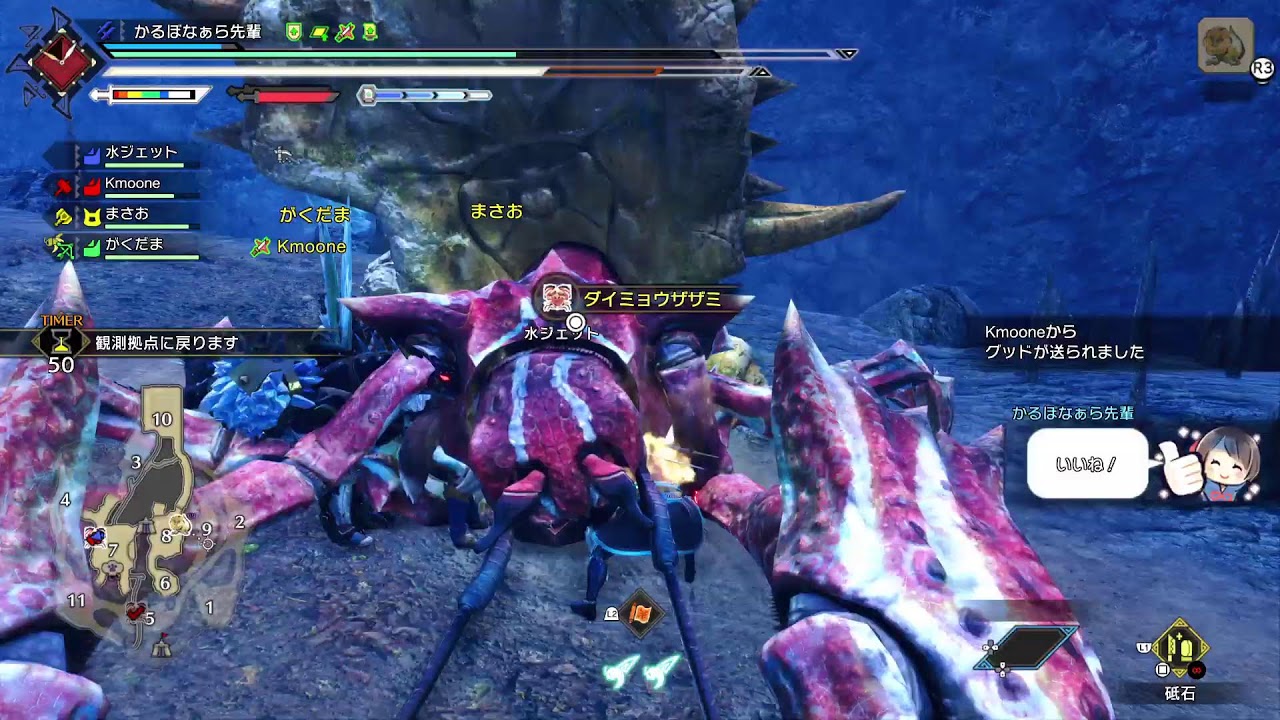The width and height of the screenshot is (1280, 720).
Task: Select the empty action bar panel
Action: [1030, 648]
